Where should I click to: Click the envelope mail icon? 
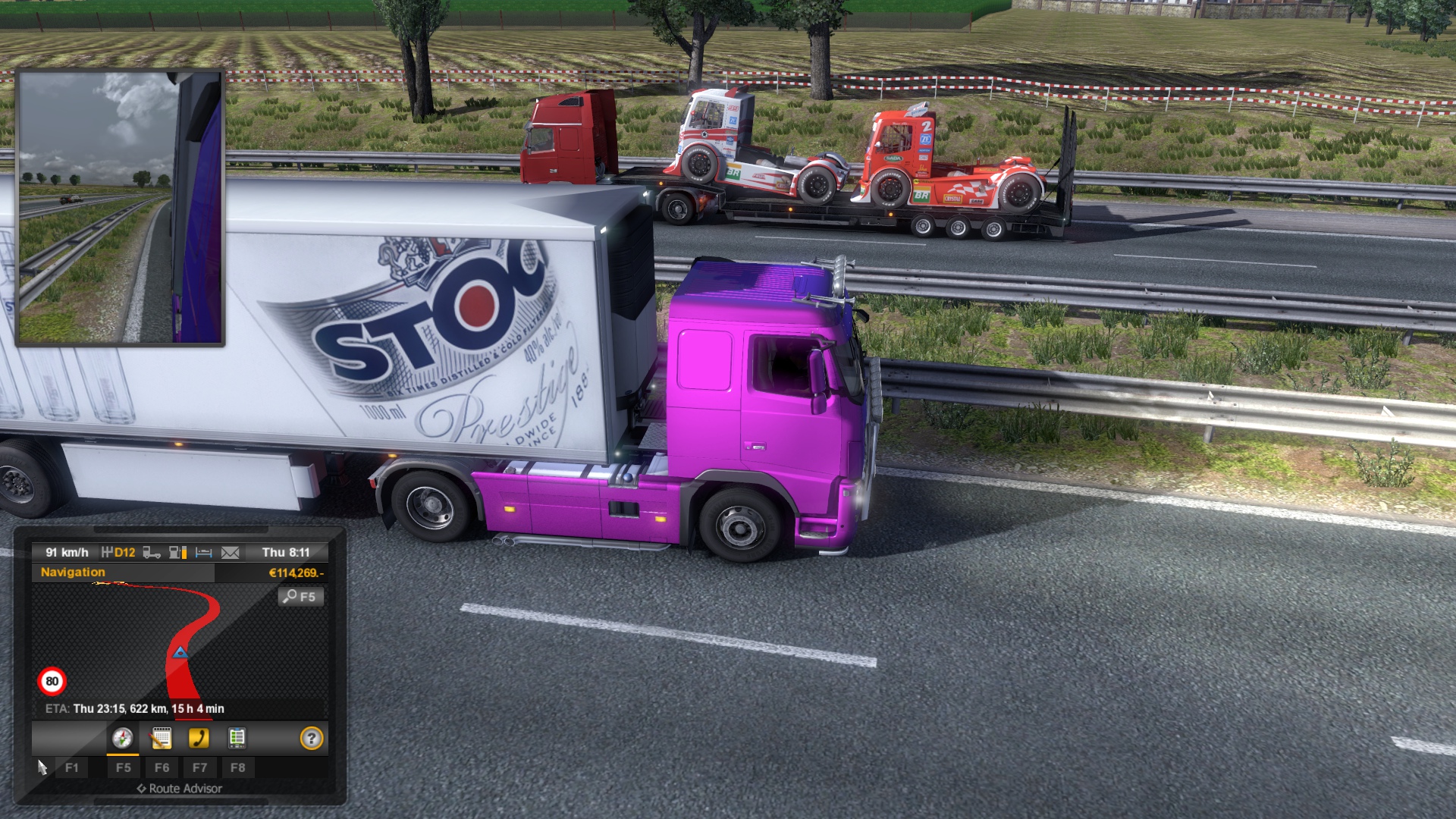point(230,553)
